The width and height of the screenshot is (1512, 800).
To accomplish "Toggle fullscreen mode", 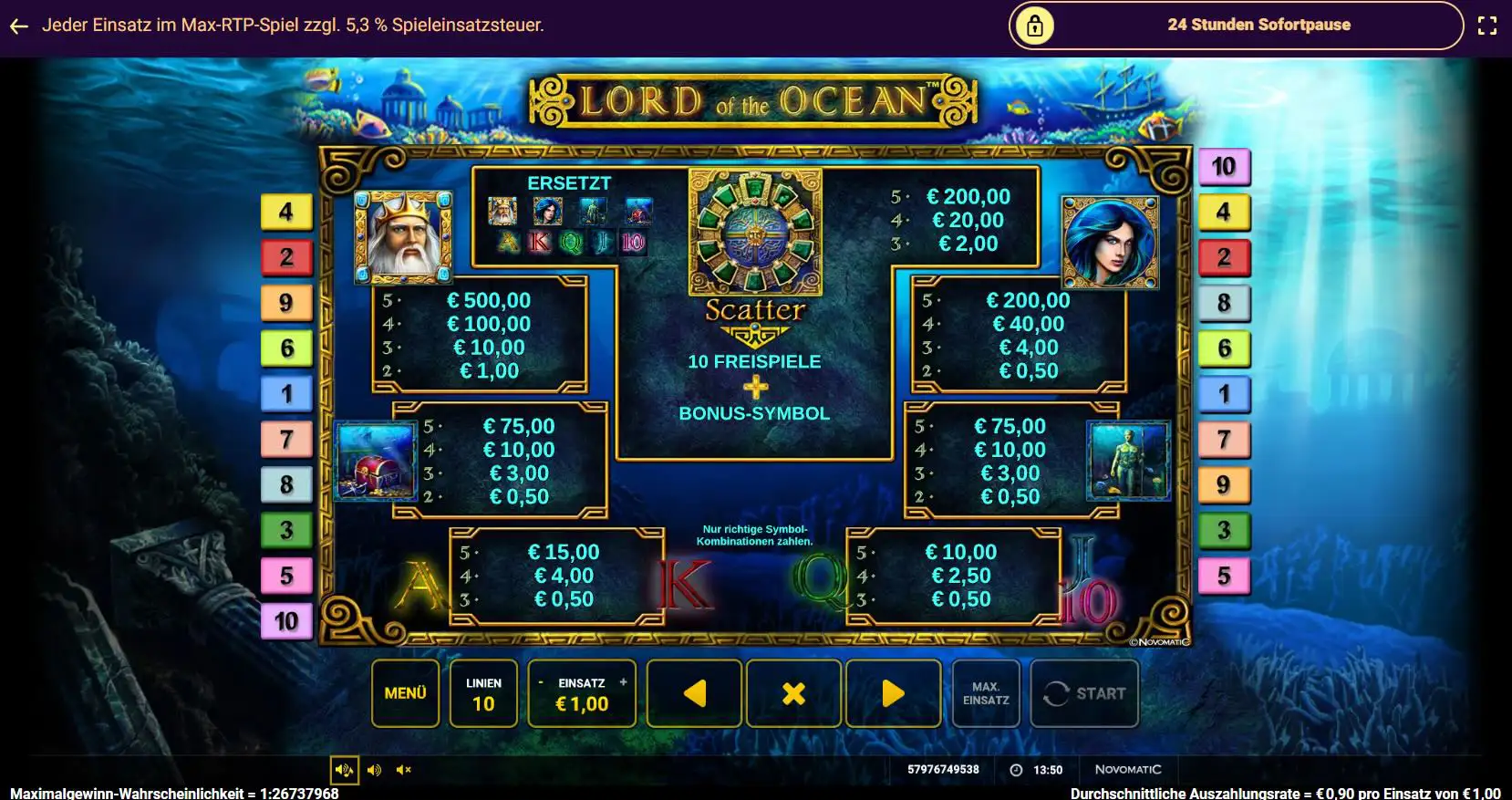I will (x=1487, y=26).
